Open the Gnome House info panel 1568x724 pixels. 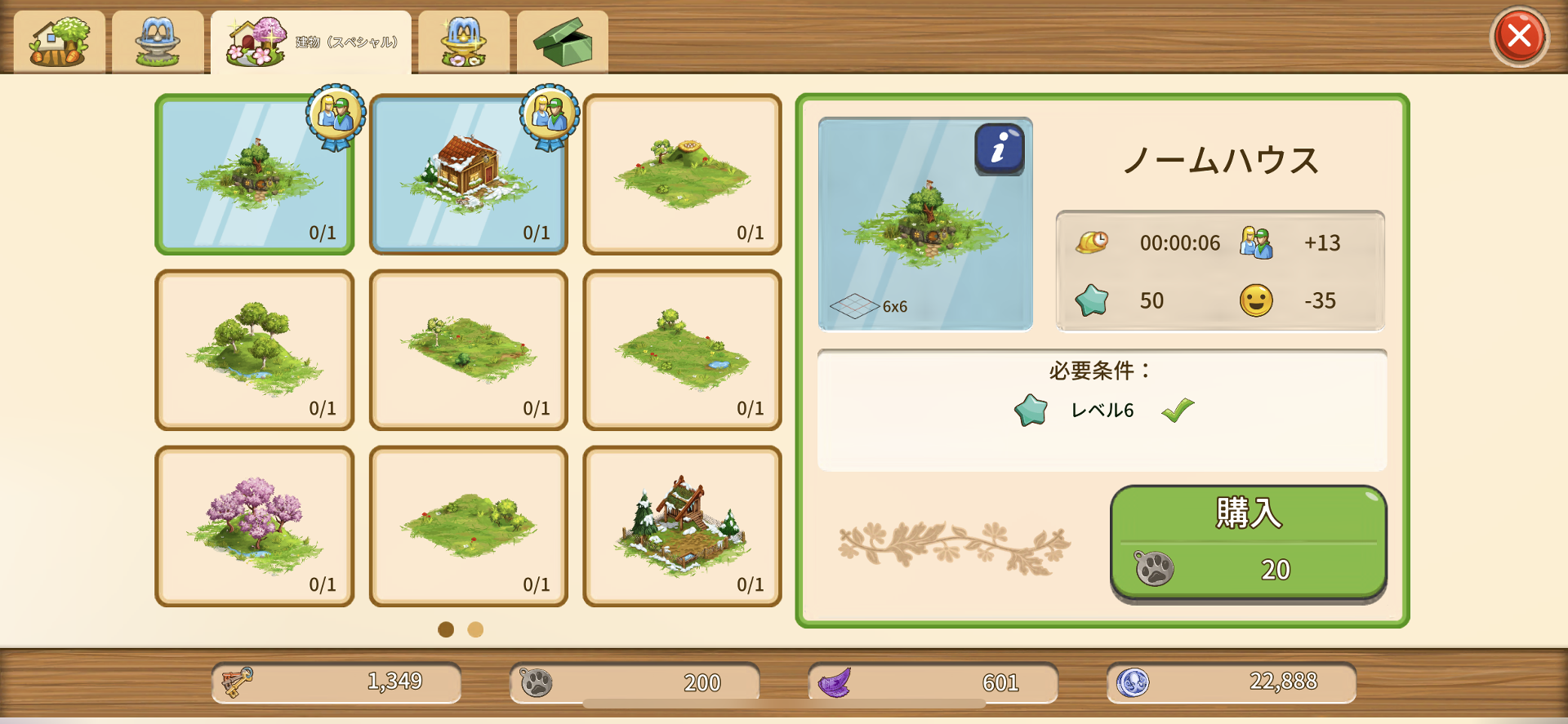pyautogui.click(x=998, y=149)
